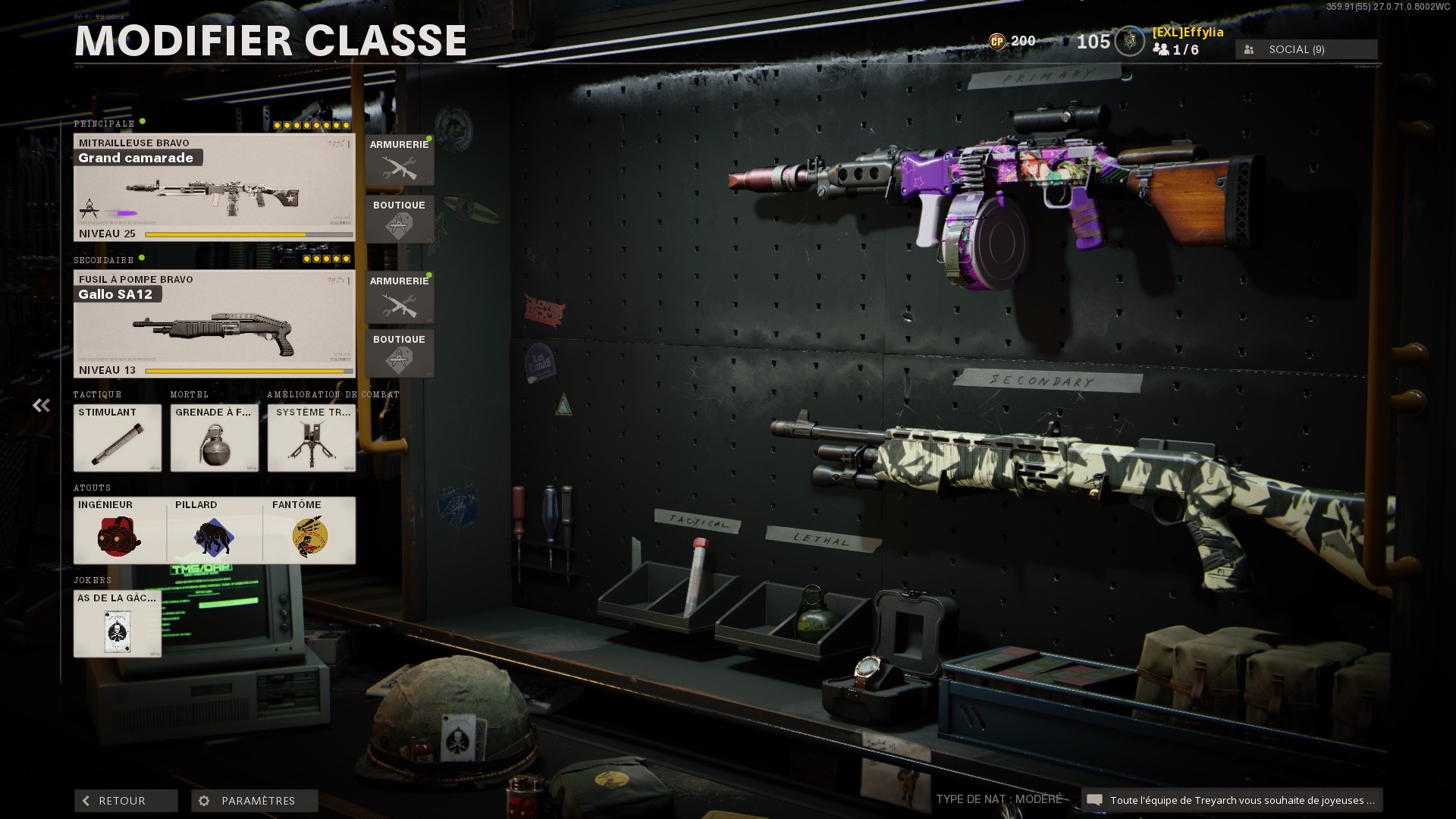Collapse the class panel with the left chevron

click(x=40, y=405)
